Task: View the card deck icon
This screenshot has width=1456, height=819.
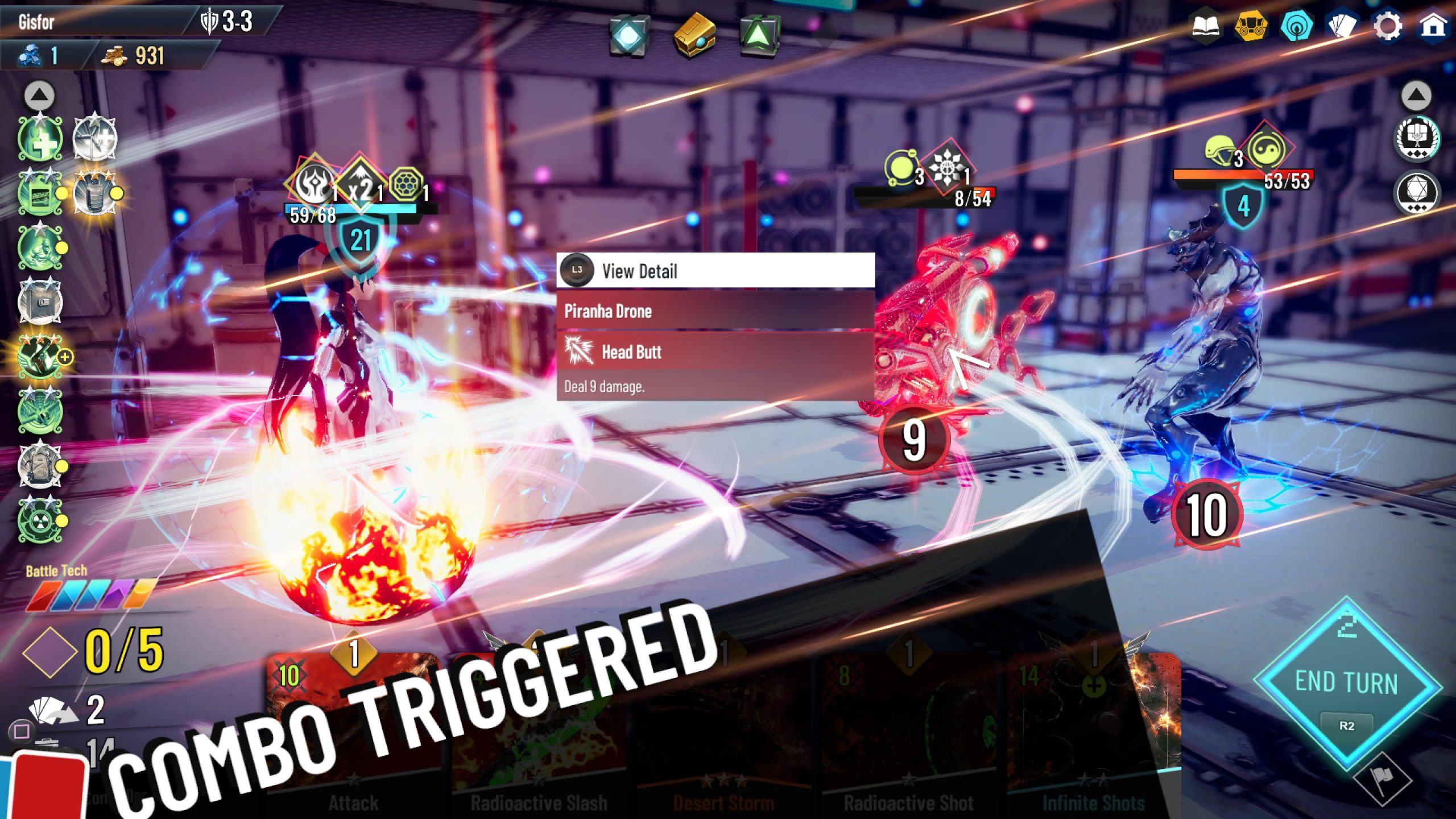Action: click(x=1342, y=26)
